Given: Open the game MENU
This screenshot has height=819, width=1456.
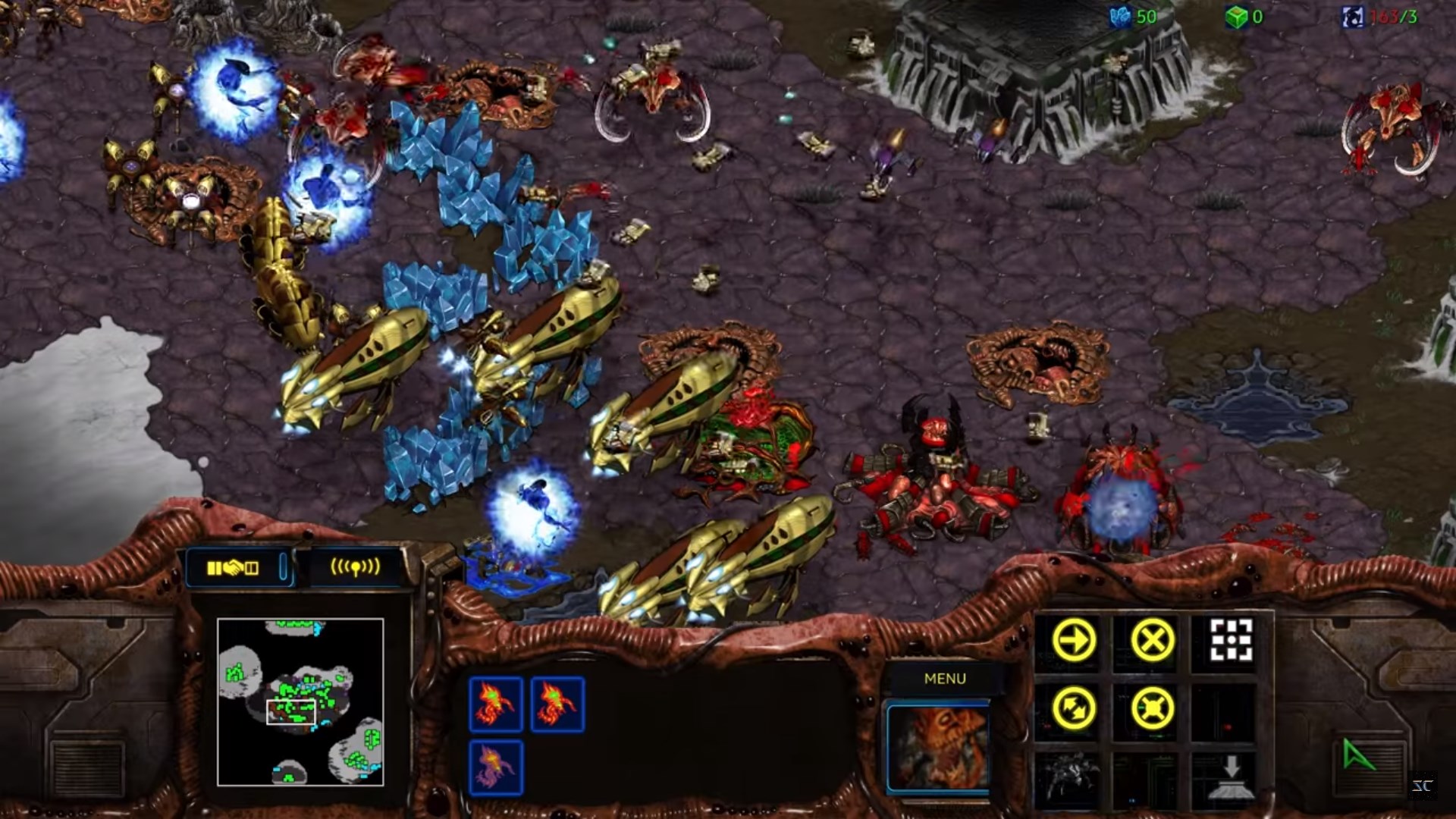Looking at the screenshot, I should coord(945,679).
